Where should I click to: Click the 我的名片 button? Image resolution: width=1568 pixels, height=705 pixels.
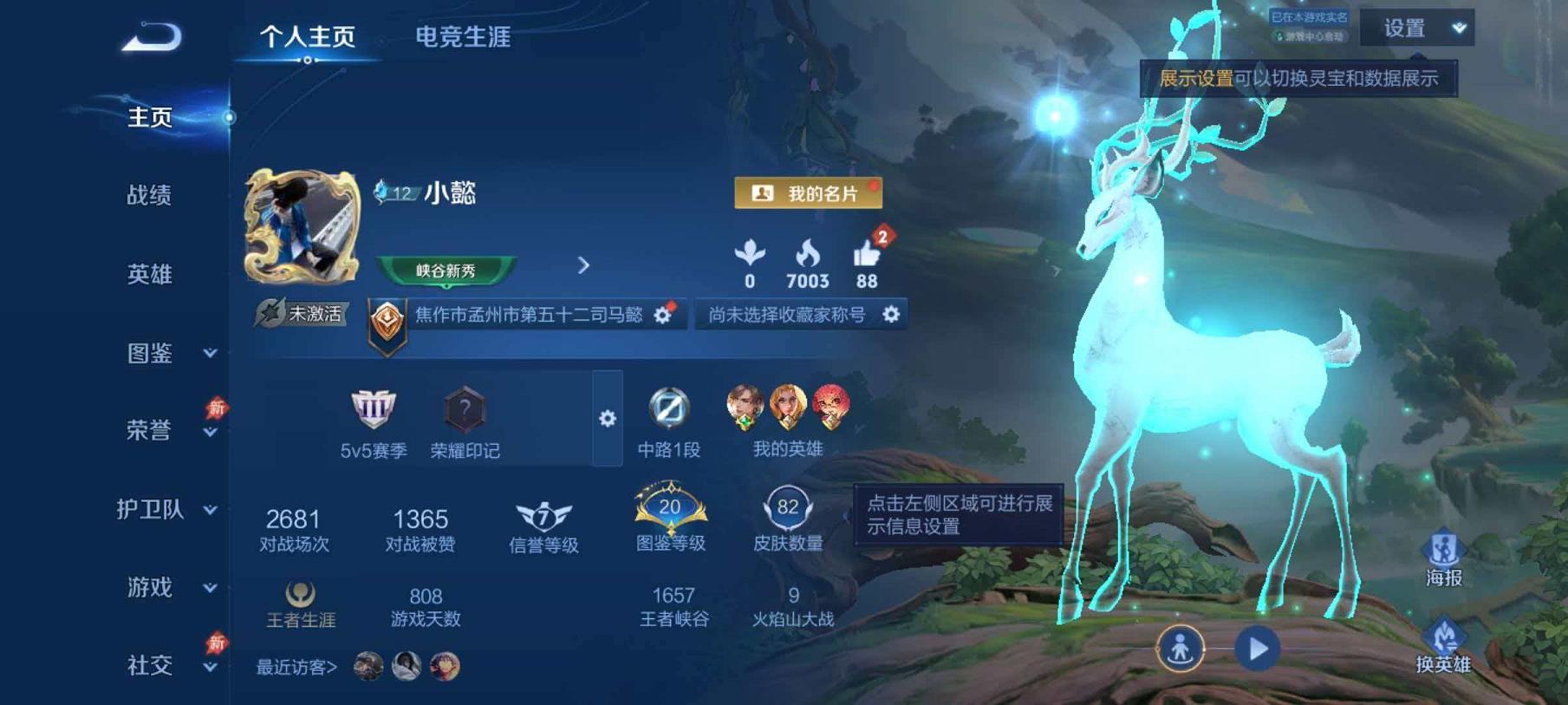(807, 193)
